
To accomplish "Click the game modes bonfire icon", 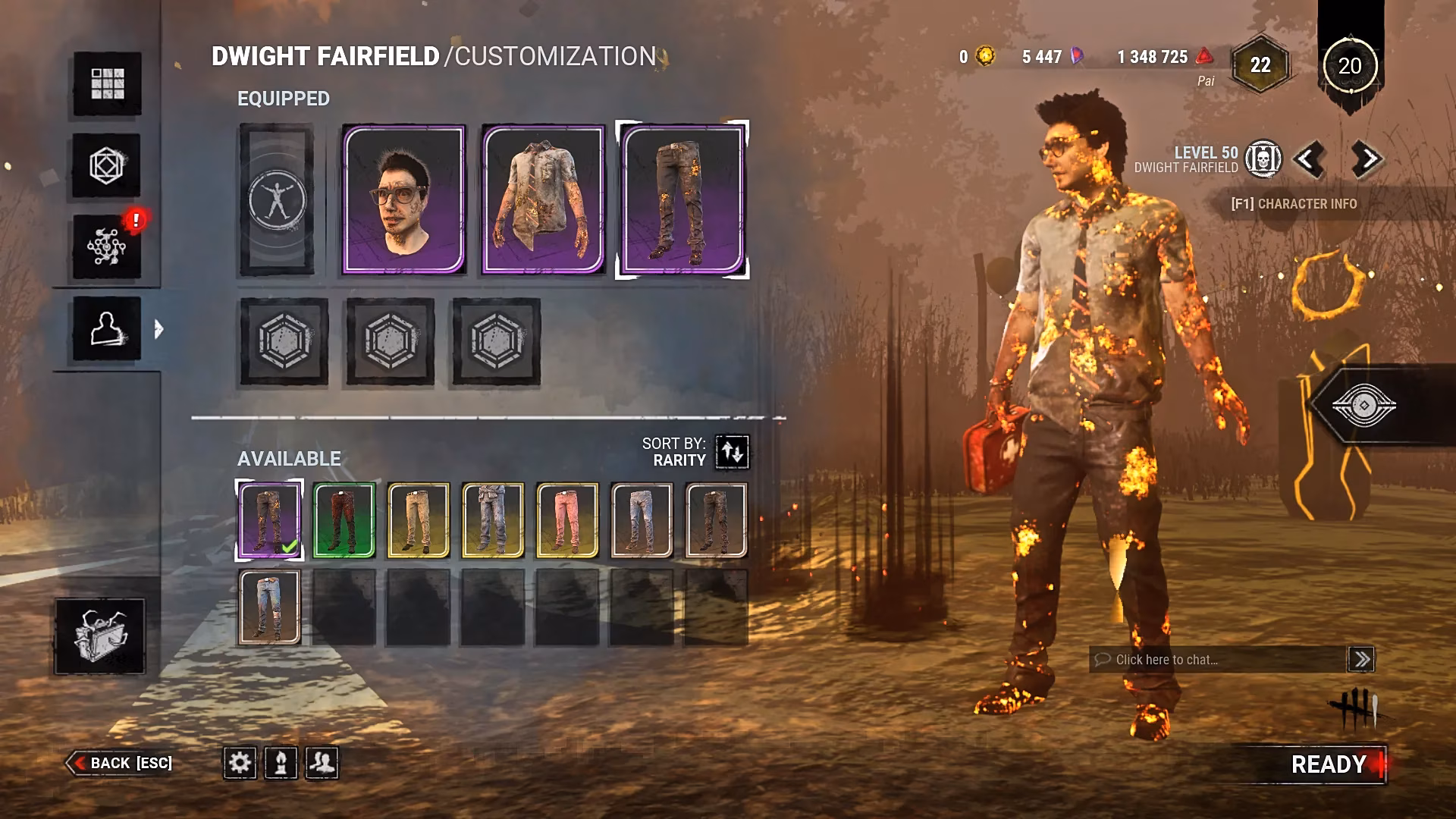I will click(279, 764).
